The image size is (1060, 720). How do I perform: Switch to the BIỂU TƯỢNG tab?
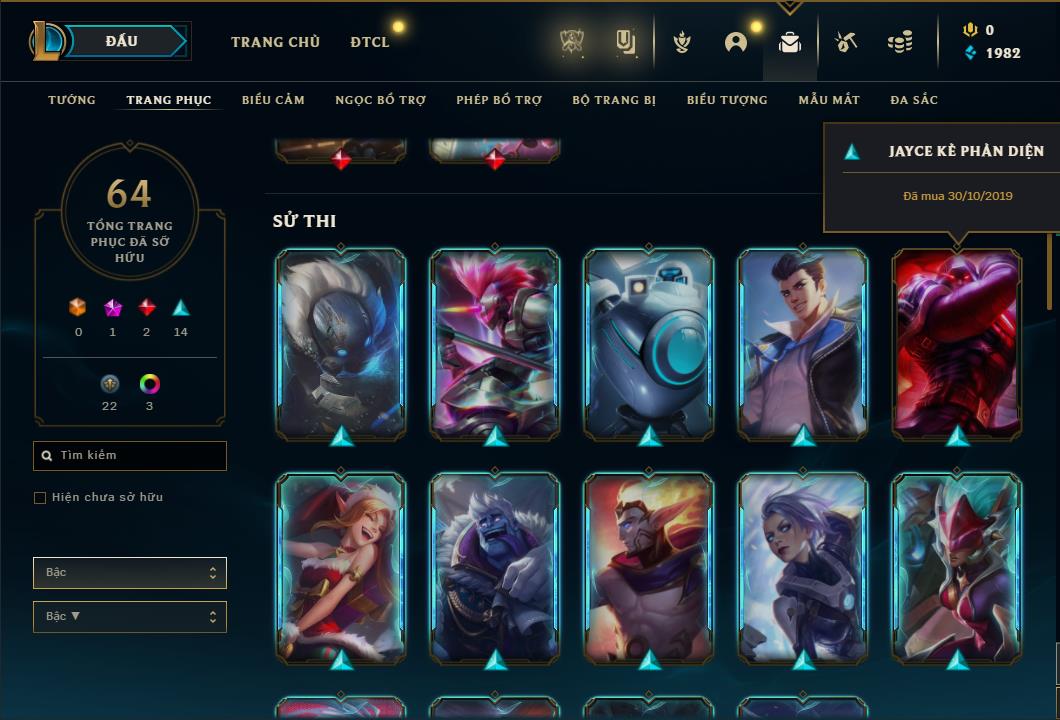click(x=727, y=100)
